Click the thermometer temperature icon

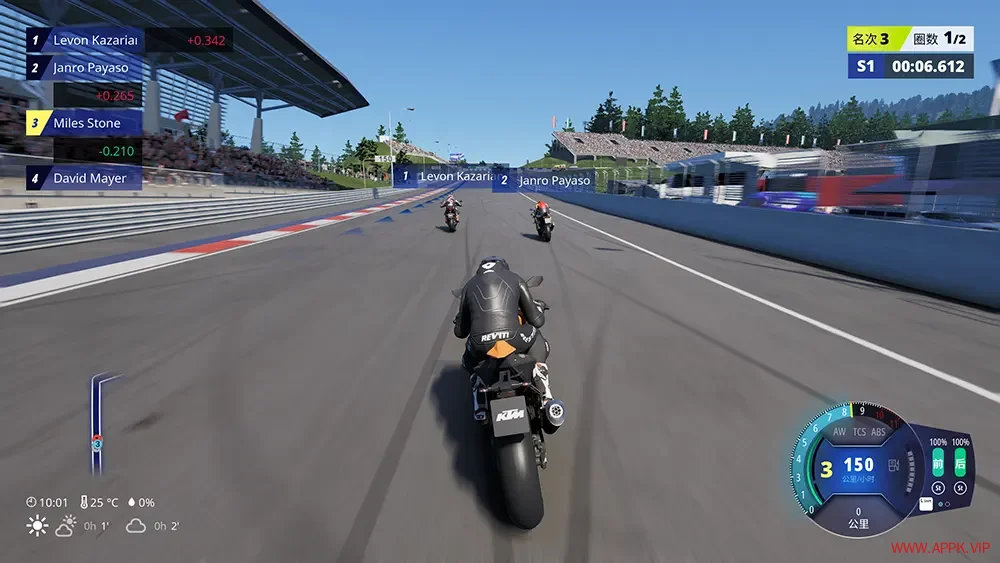pyautogui.click(x=83, y=502)
